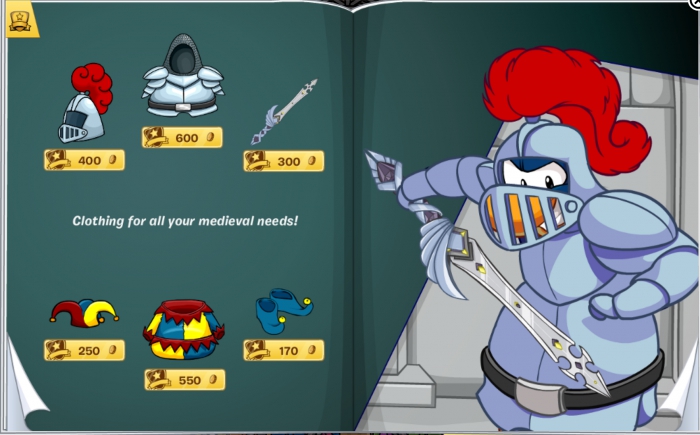Select the red-plumed knight helmet item
The height and width of the screenshot is (435, 700).
point(84,105)
